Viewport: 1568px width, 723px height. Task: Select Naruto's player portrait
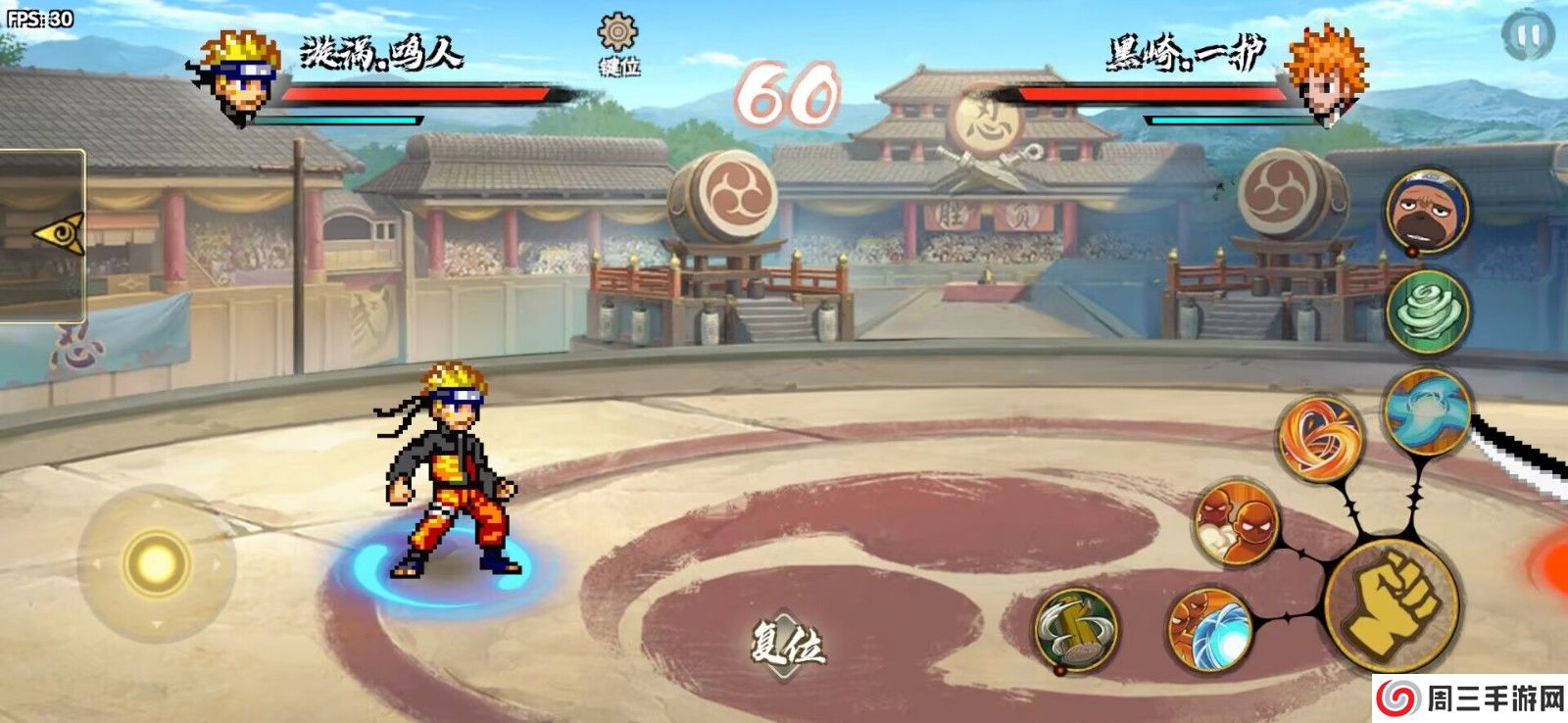point(238,76)
